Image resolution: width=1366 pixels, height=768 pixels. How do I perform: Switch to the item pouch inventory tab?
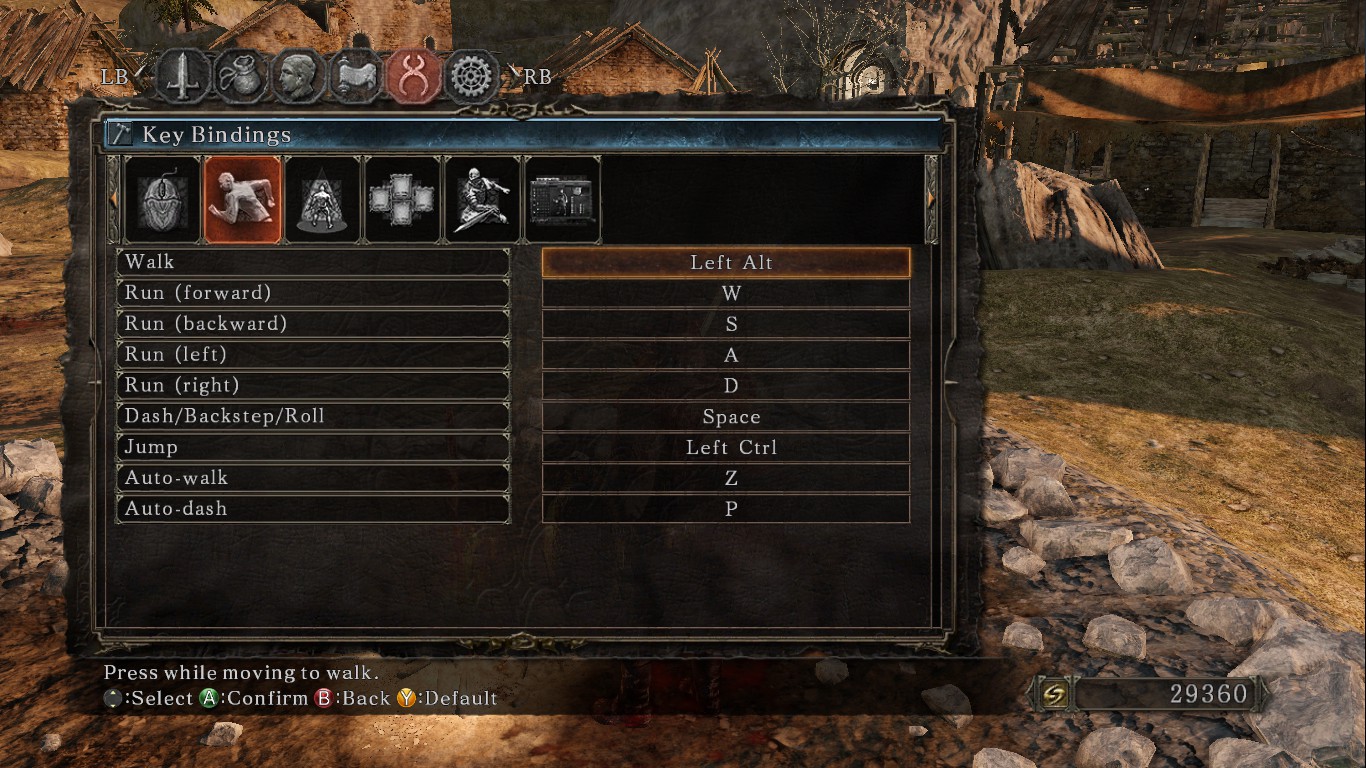pyautogui.click(x=241, y=77)
